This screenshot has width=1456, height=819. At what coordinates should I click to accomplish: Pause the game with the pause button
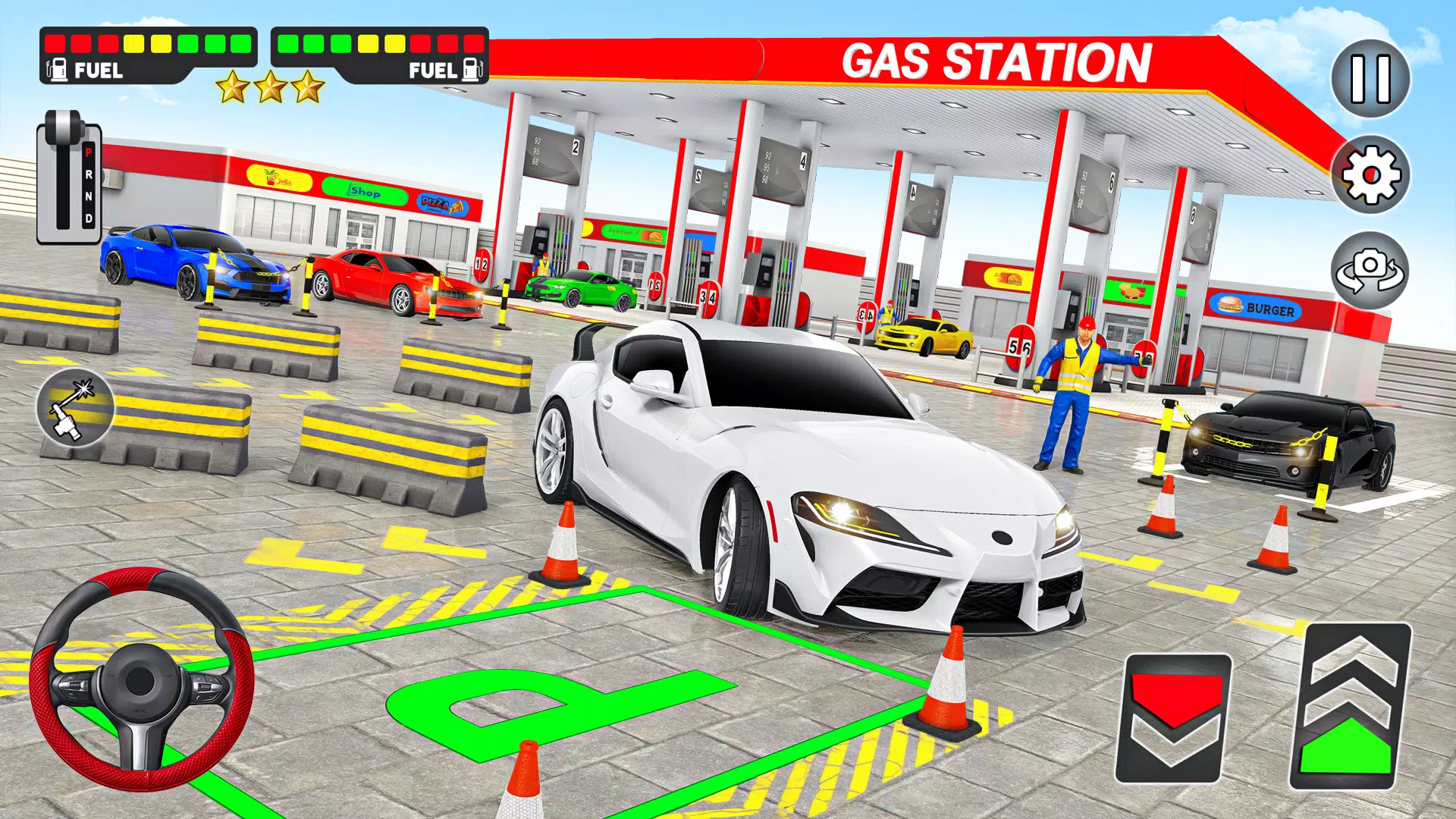[1370, 79]
